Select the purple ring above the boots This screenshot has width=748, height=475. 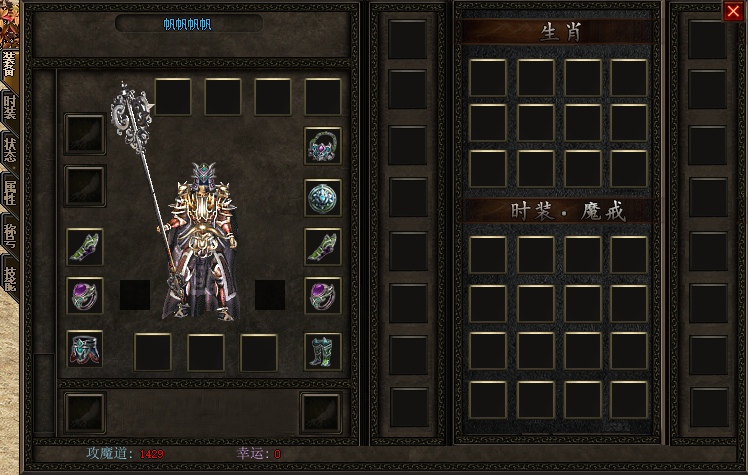click(x=323, y=296)
